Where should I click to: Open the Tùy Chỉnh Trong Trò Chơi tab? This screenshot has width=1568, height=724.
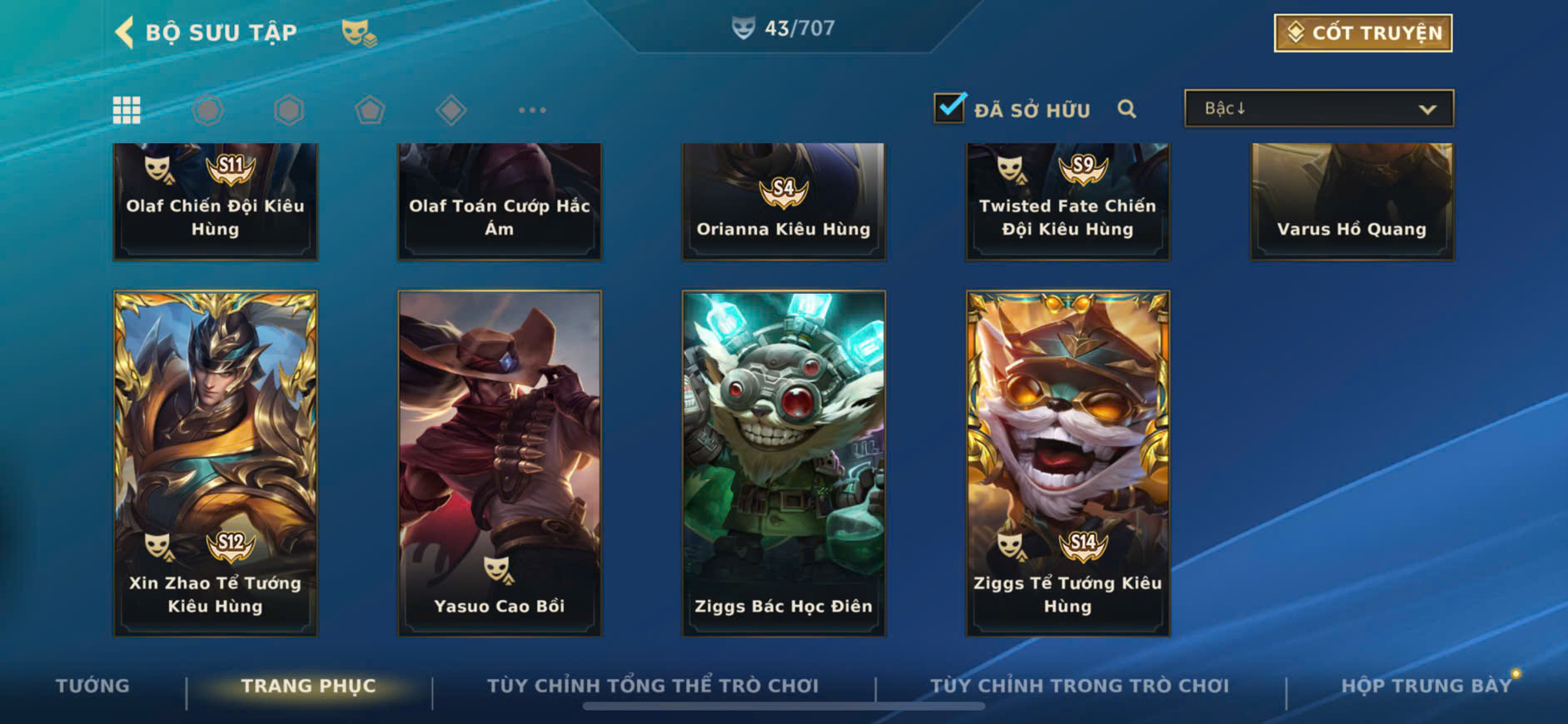1079,686
